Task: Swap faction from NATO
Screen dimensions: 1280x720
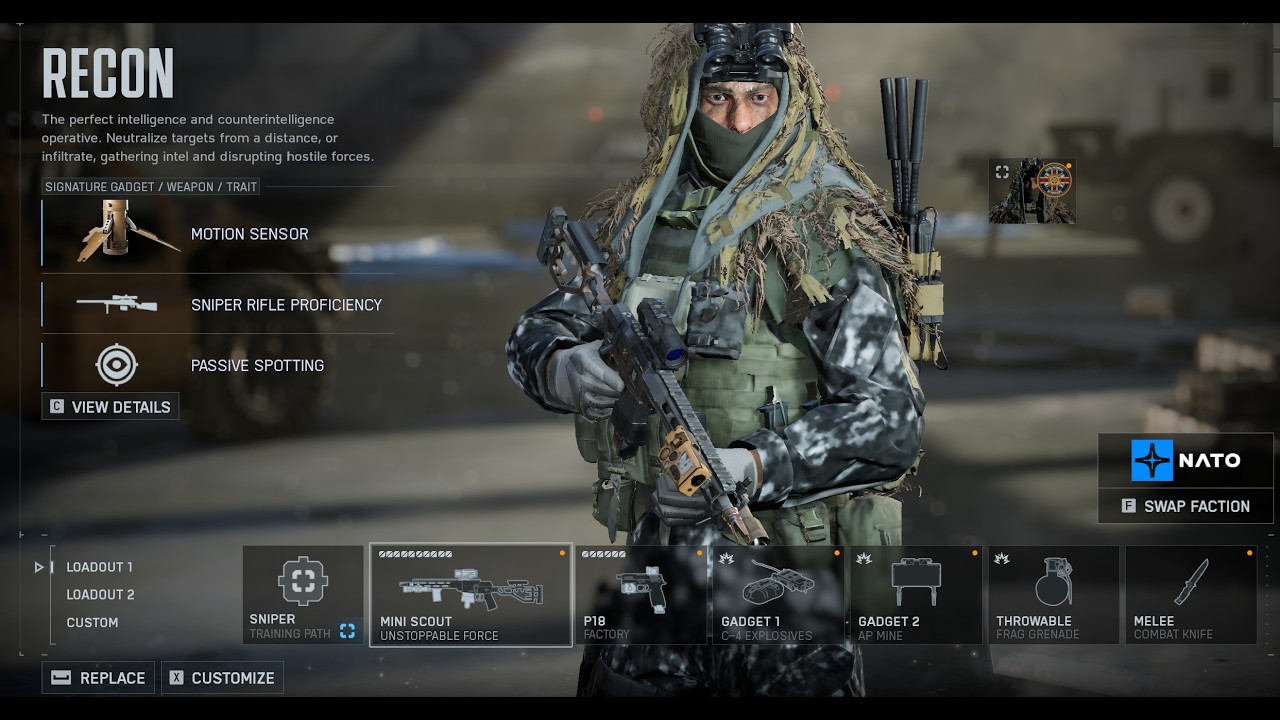Action: (1185, 506)
